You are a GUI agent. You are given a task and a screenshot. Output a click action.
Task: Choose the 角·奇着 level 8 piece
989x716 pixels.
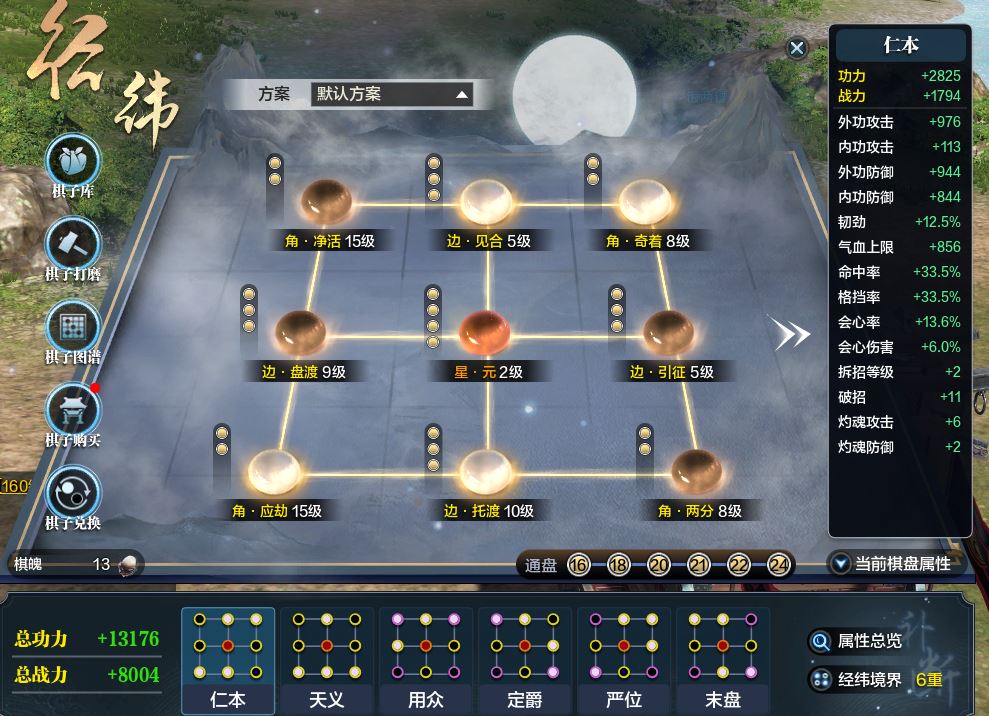[644, 202]
